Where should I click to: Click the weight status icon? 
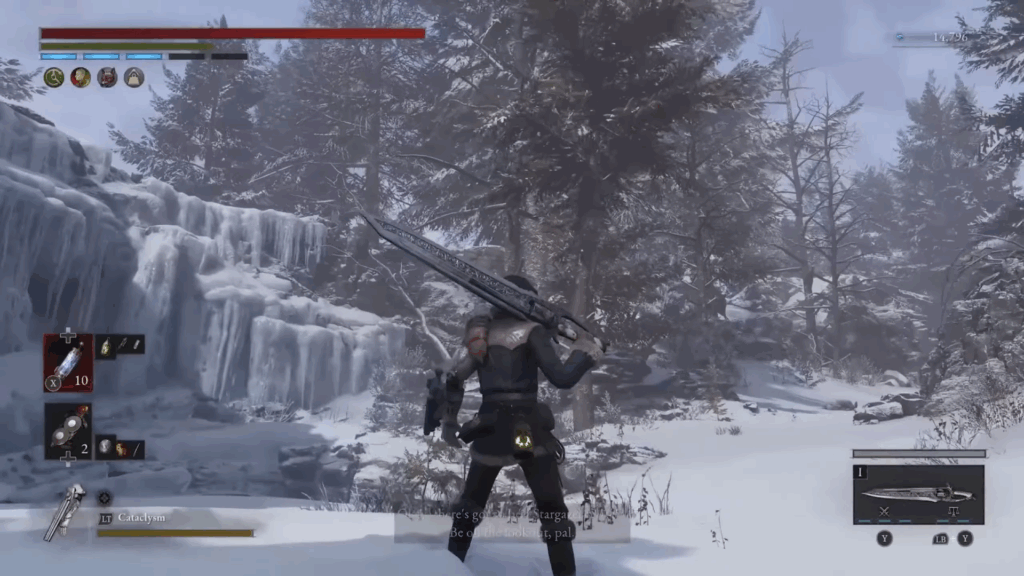tap(134, 78)
